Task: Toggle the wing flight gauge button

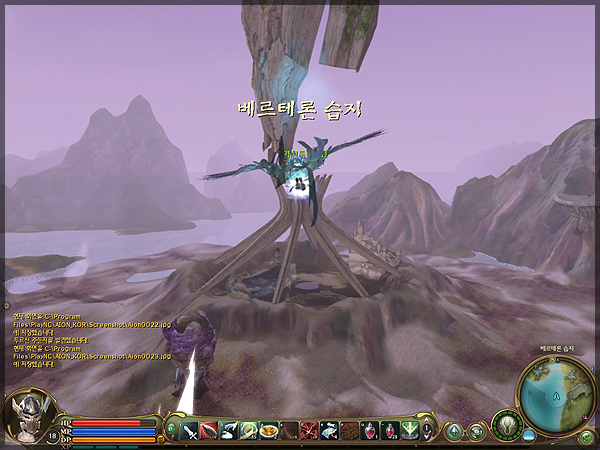Action: click(507, 426)
